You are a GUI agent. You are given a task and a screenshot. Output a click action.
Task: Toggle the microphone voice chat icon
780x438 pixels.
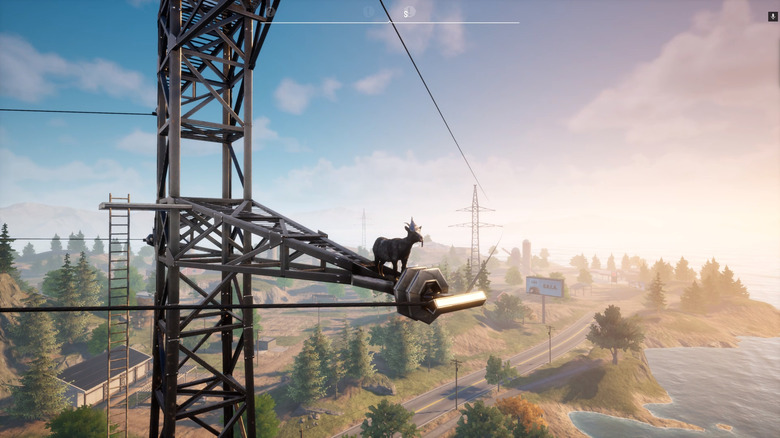click(x=772, y=16)
